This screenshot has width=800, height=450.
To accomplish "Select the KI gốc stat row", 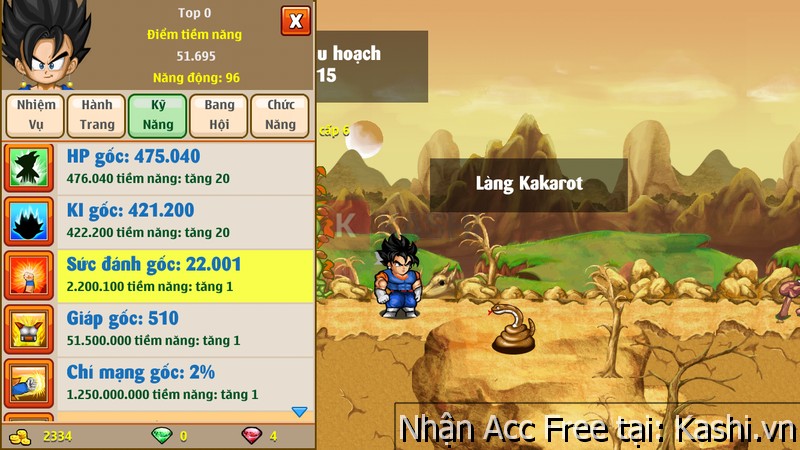I will coord(160,221).
